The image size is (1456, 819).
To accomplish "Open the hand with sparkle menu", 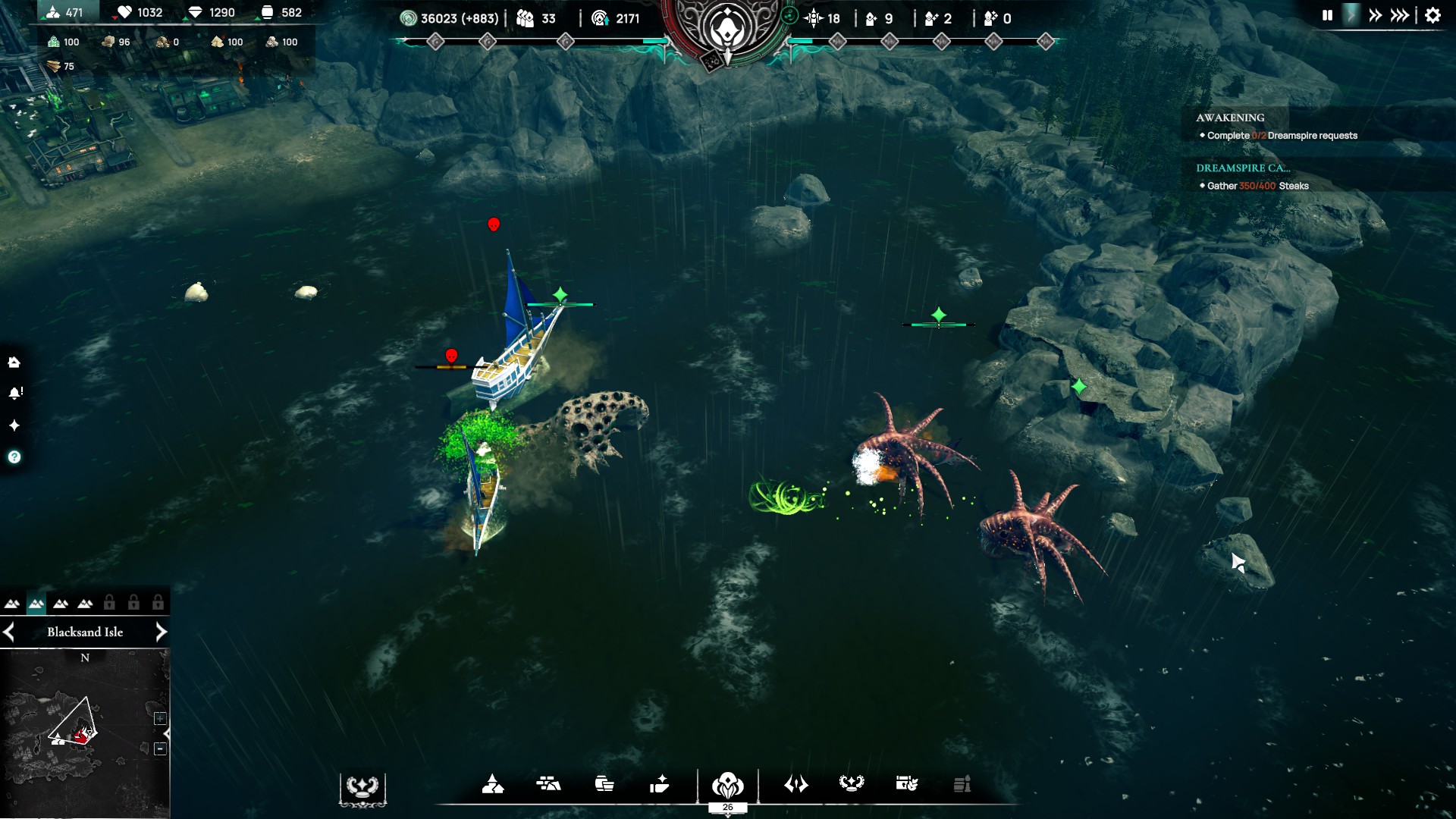I will 659,784.
